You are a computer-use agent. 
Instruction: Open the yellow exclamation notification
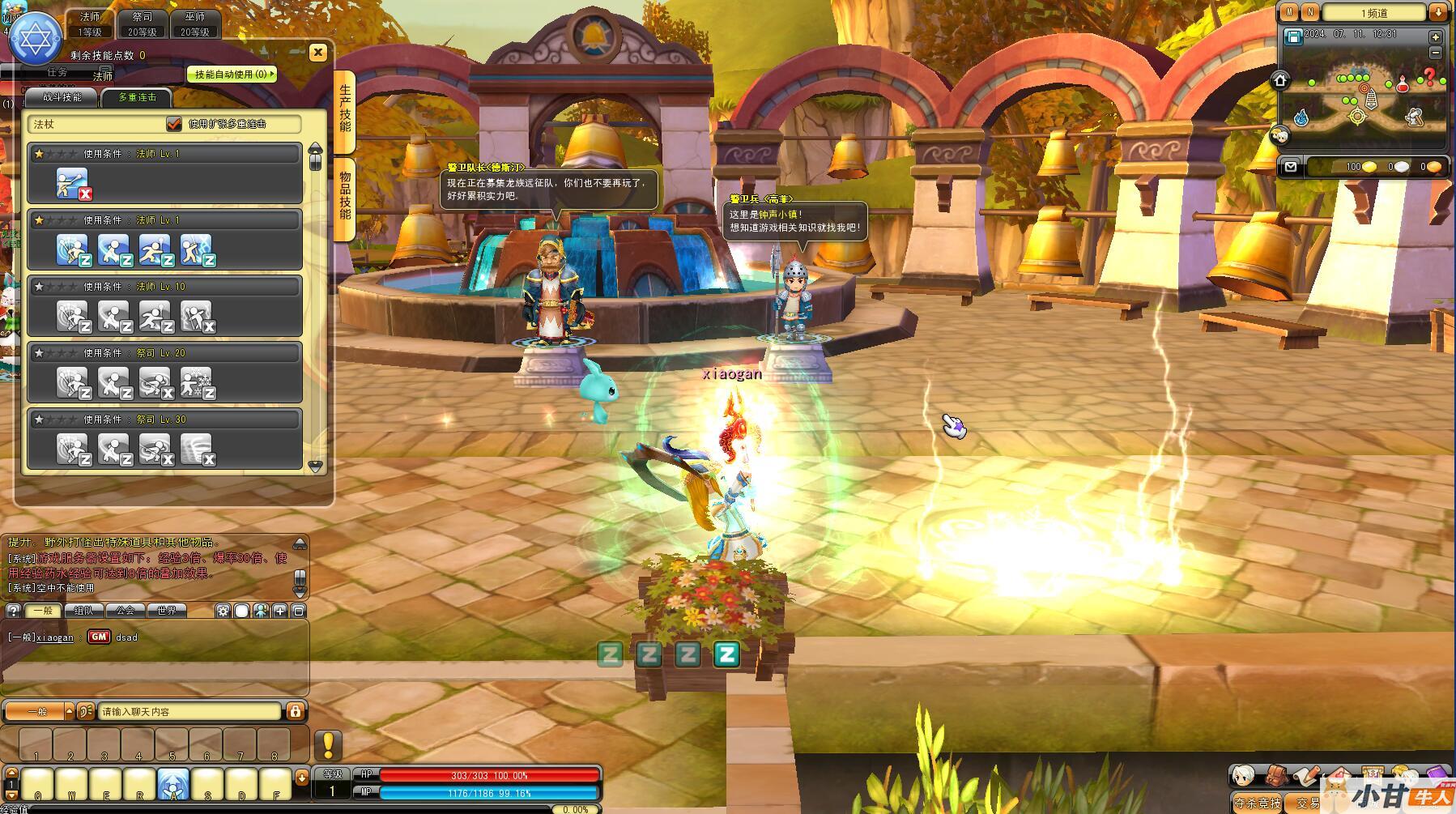329,744
